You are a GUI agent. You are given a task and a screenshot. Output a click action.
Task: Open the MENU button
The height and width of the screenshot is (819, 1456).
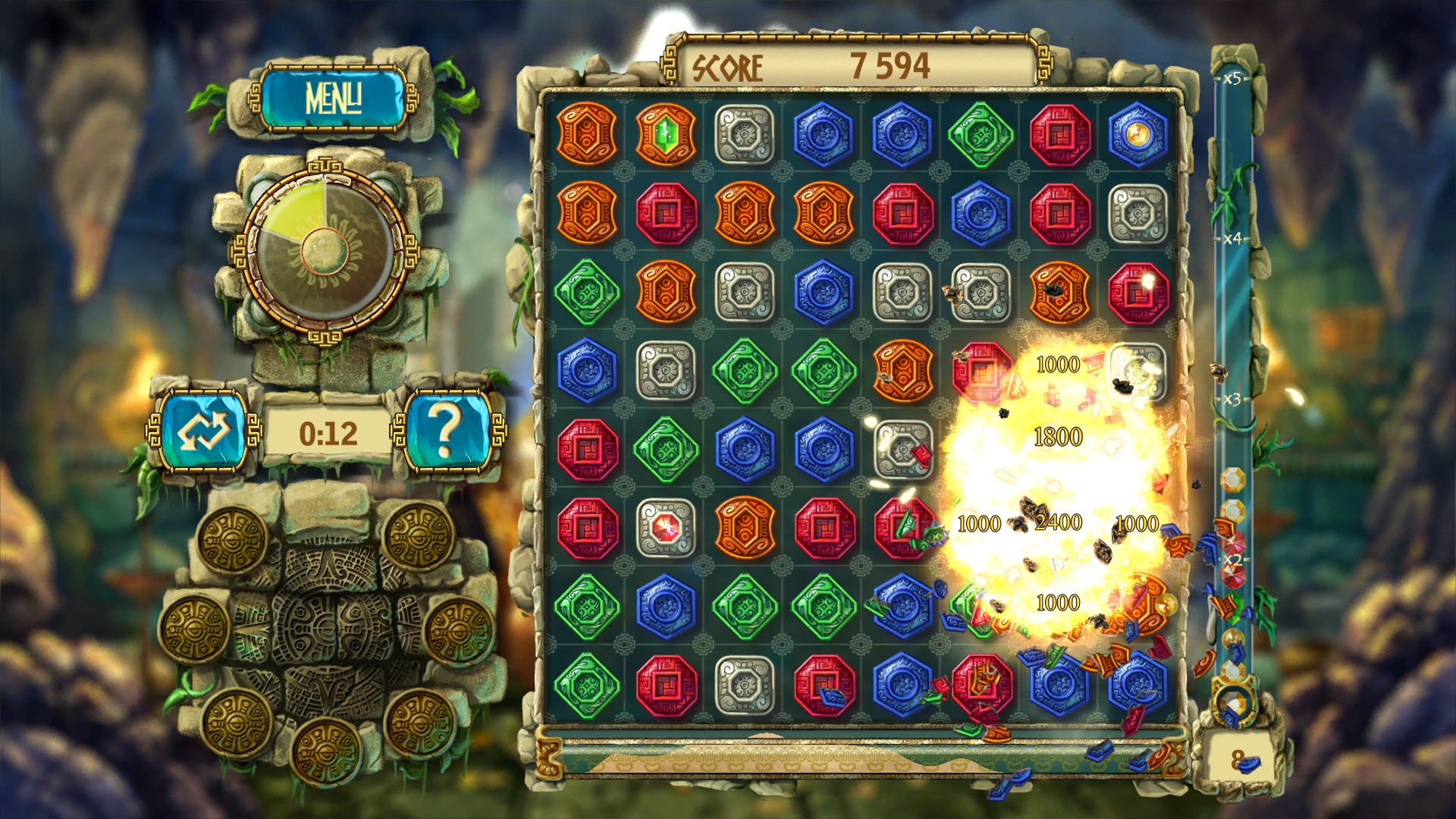point(332,99)
